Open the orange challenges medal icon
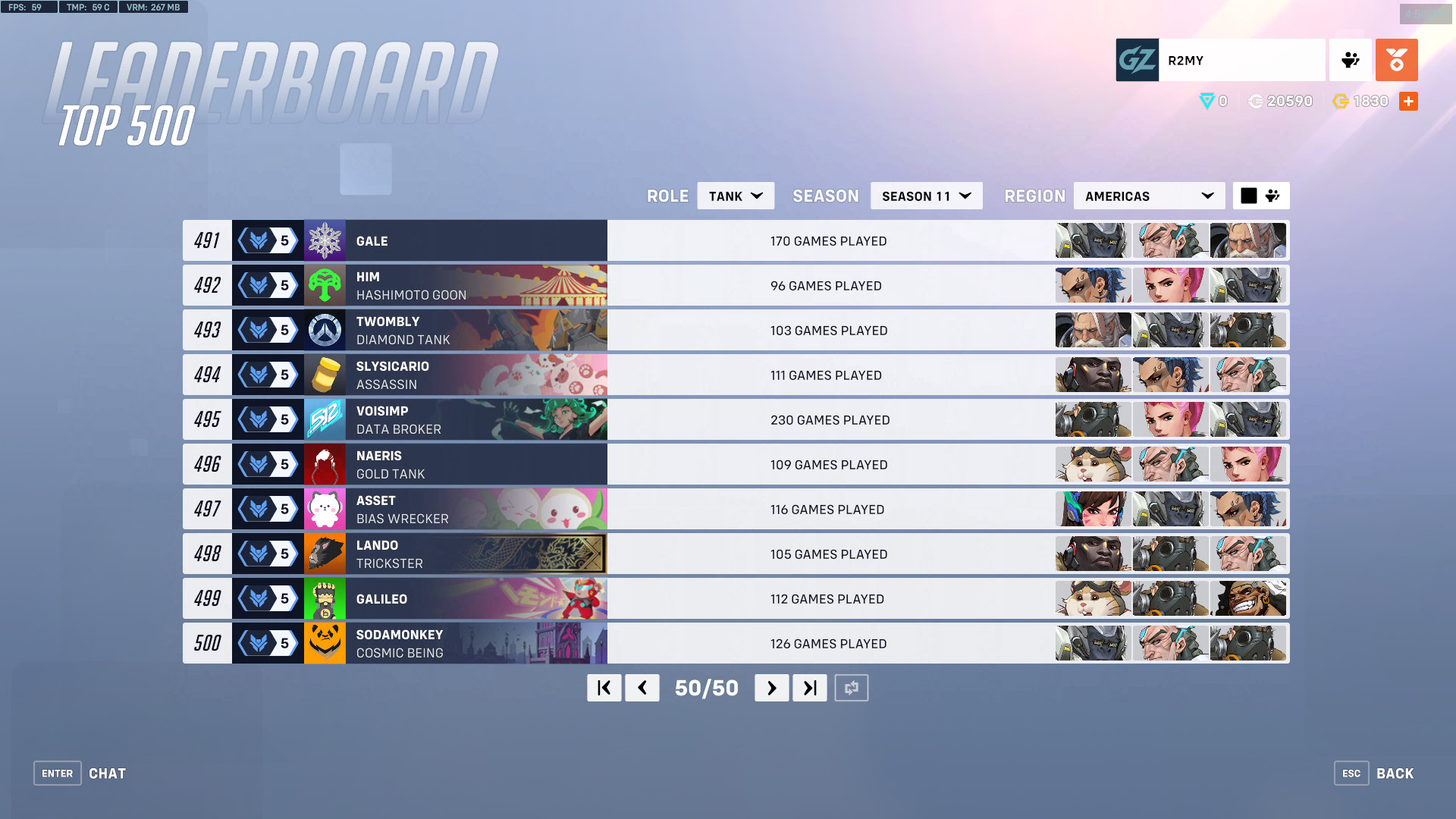Screen dimensions: 1456x819 coord(1396,60)
